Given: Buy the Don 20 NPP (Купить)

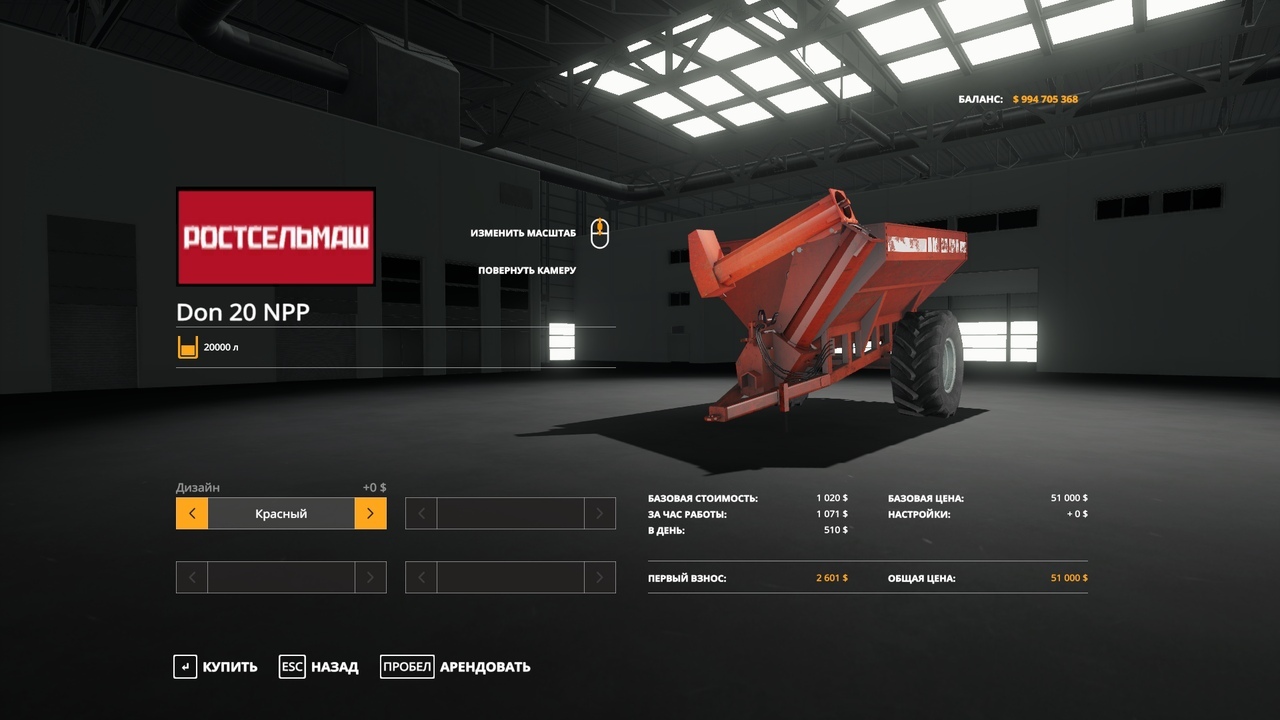Looking at the screenshot, I should click(x=216, y=667).
